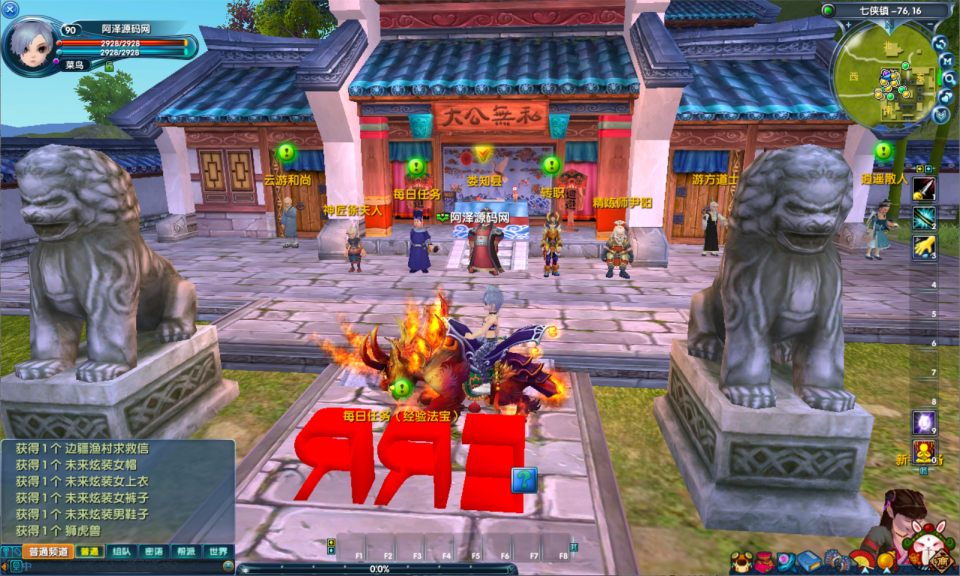Use the cyan slash skill in slot 2

pyautogui.click(x=924, y=218)
